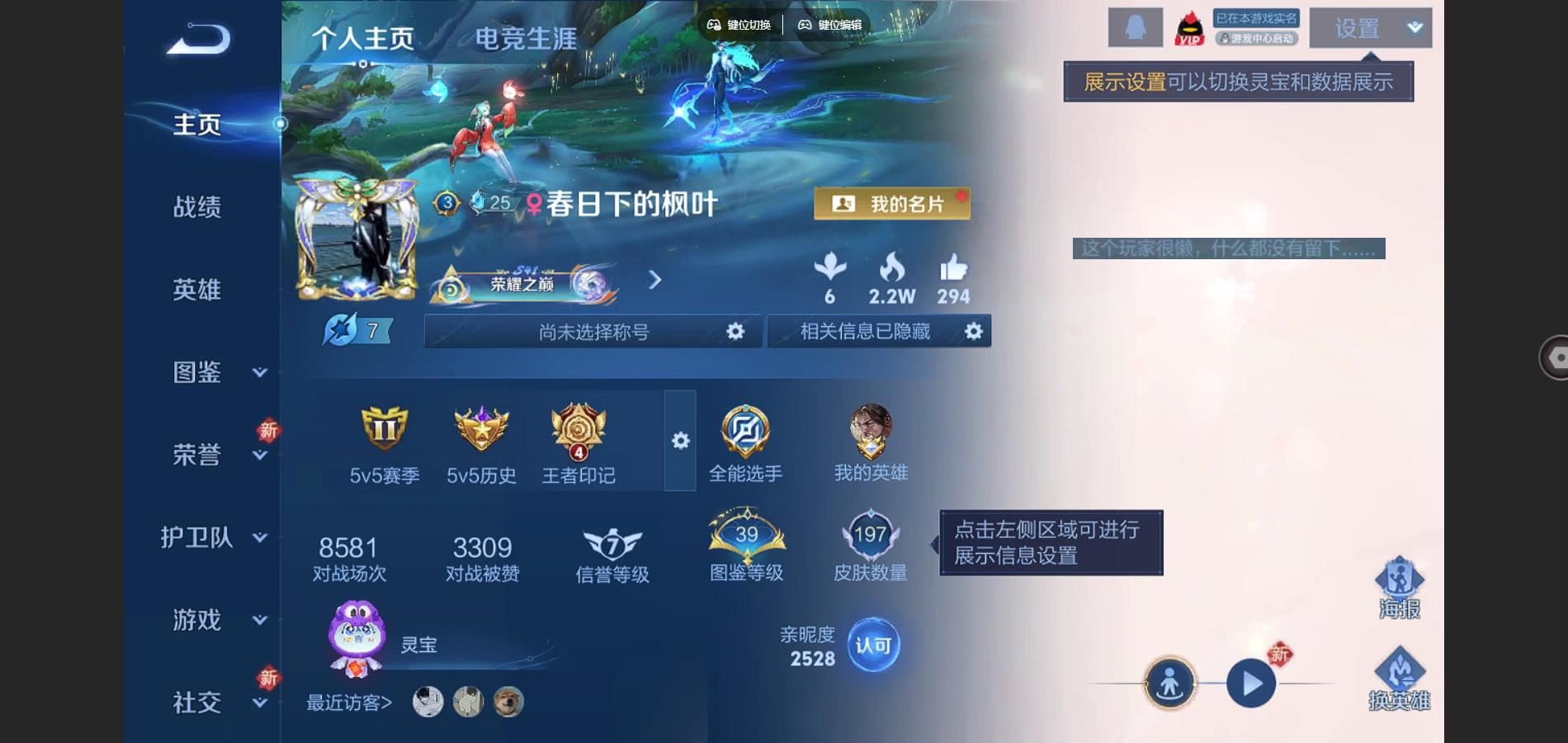Screen dimensions: 1568x743
Task: Open the 设置 dropdown arrow
Action: click(1413, 27)
